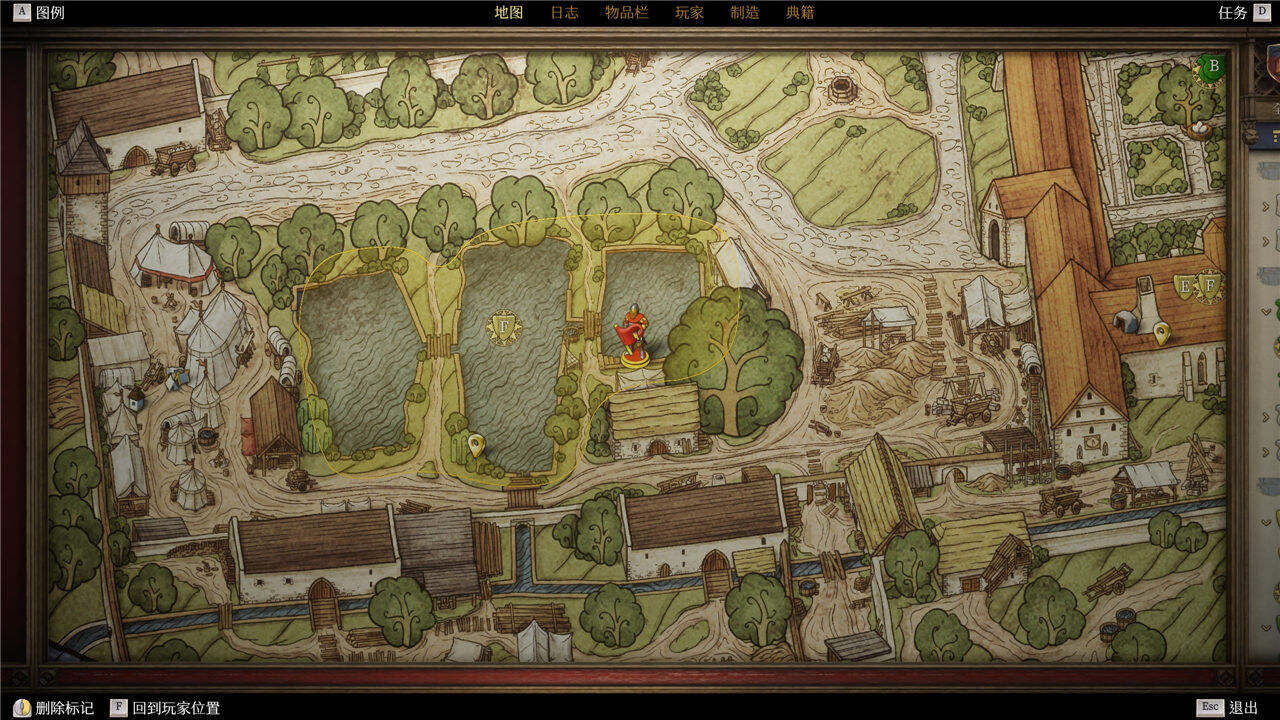Switch to the 地图 map tab
The height and width of the screenshot is (720, 1280).
click(508, 13)
